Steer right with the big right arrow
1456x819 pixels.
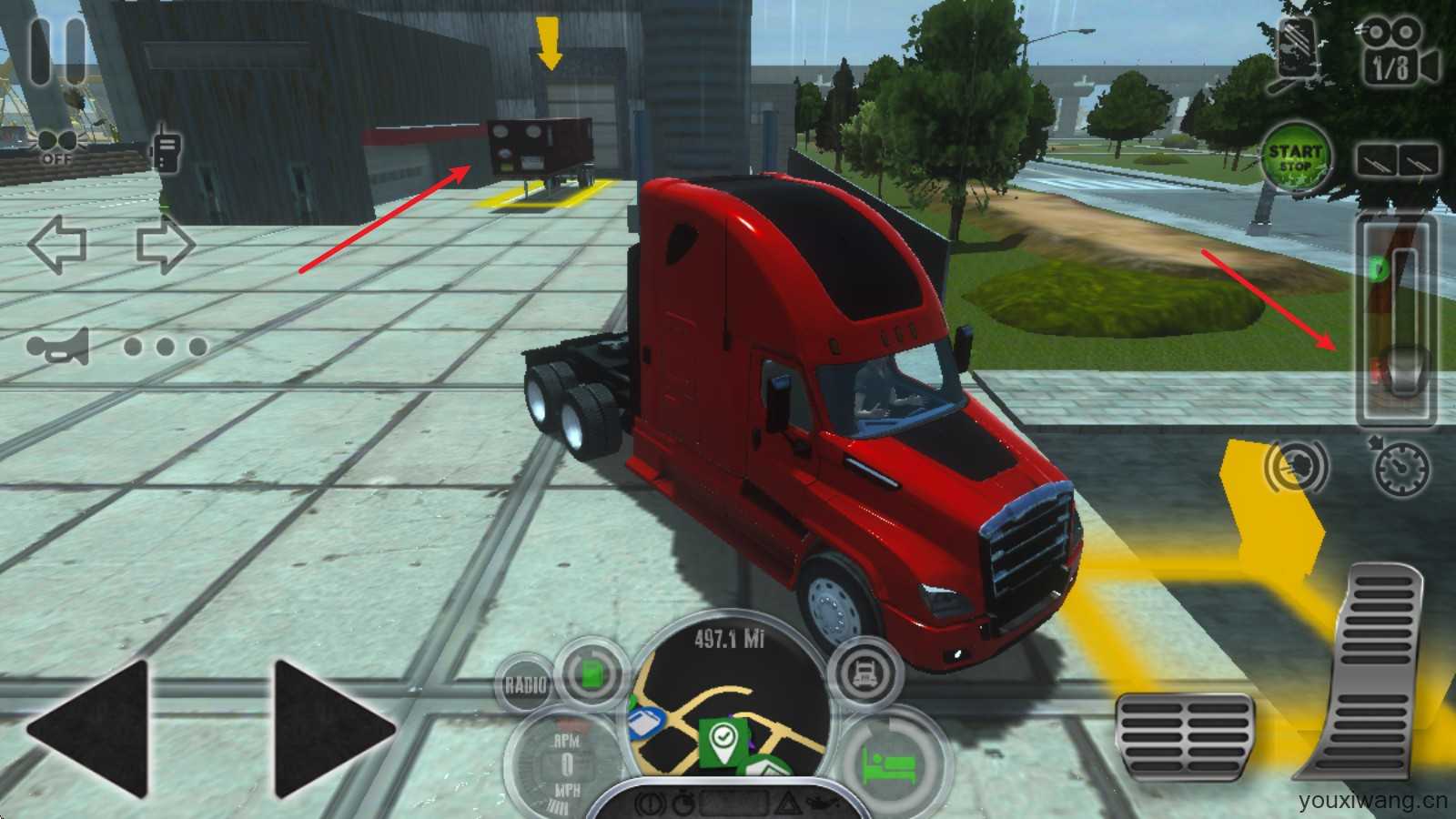click(x=334, y=729)
